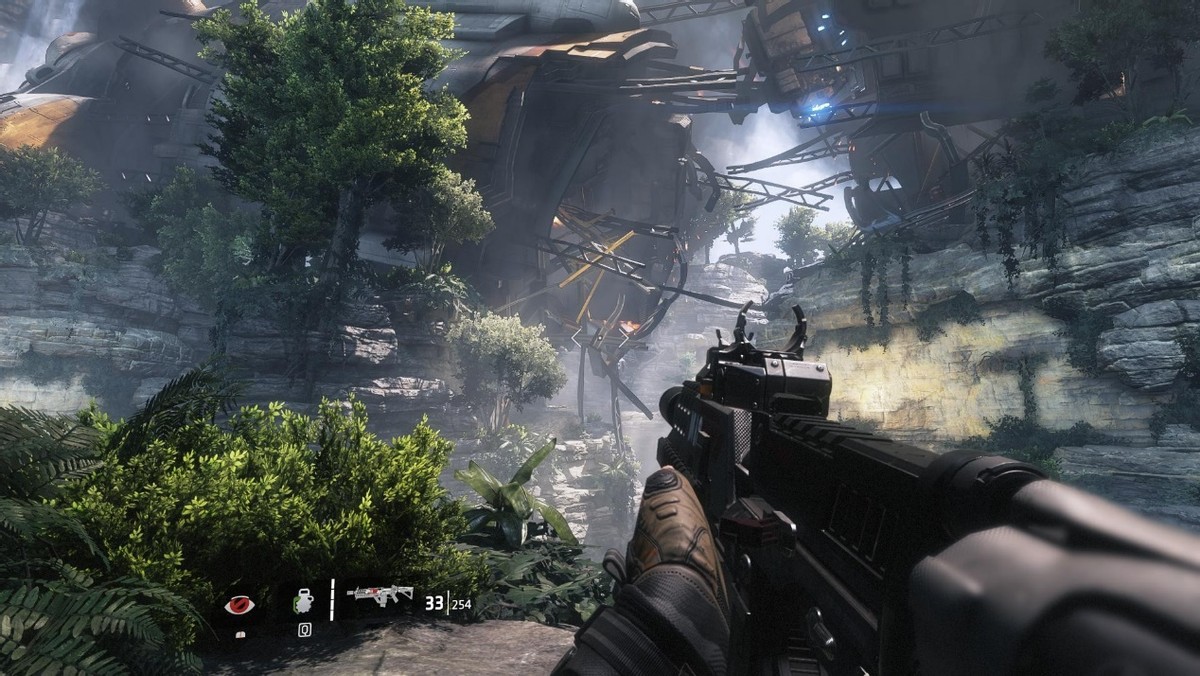Activate the red eye cloak ability icon

[x=238, y=603]
